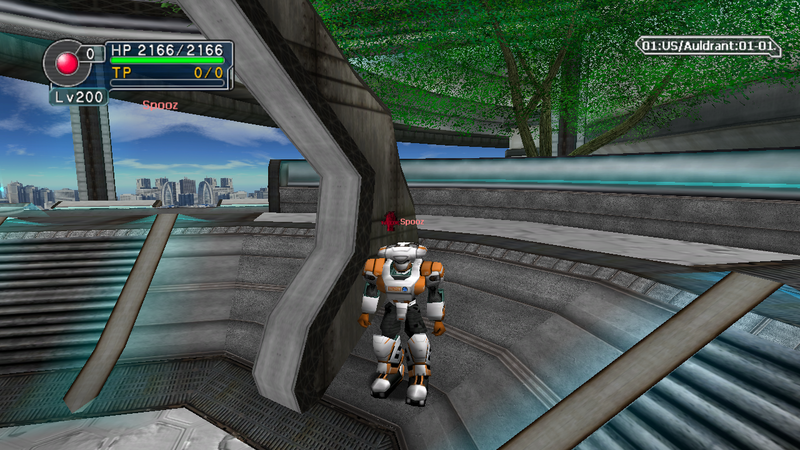Click the Spooz name tag above the robot
The image size is (800, 450).
click(411, 221)
